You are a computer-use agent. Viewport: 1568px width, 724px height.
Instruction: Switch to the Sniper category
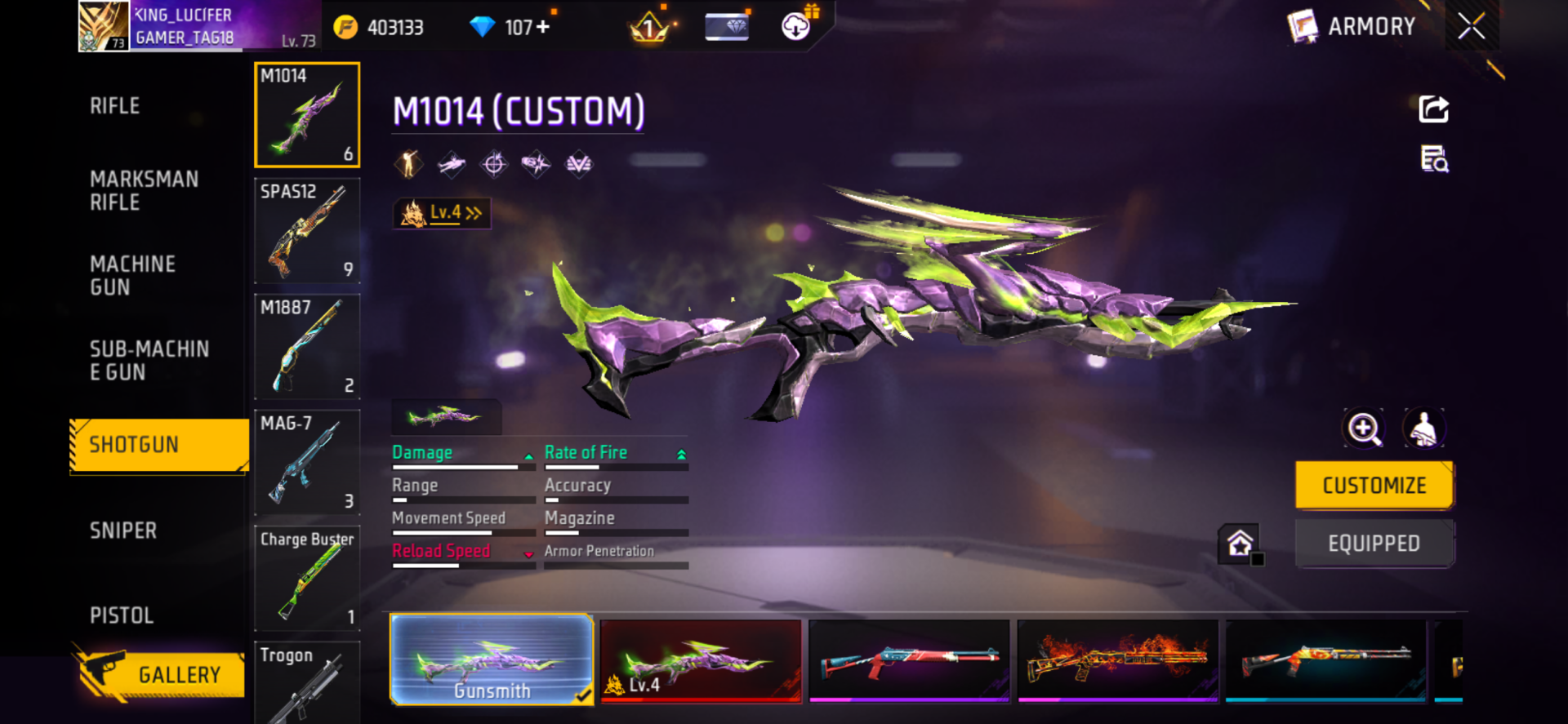[123, 531]
